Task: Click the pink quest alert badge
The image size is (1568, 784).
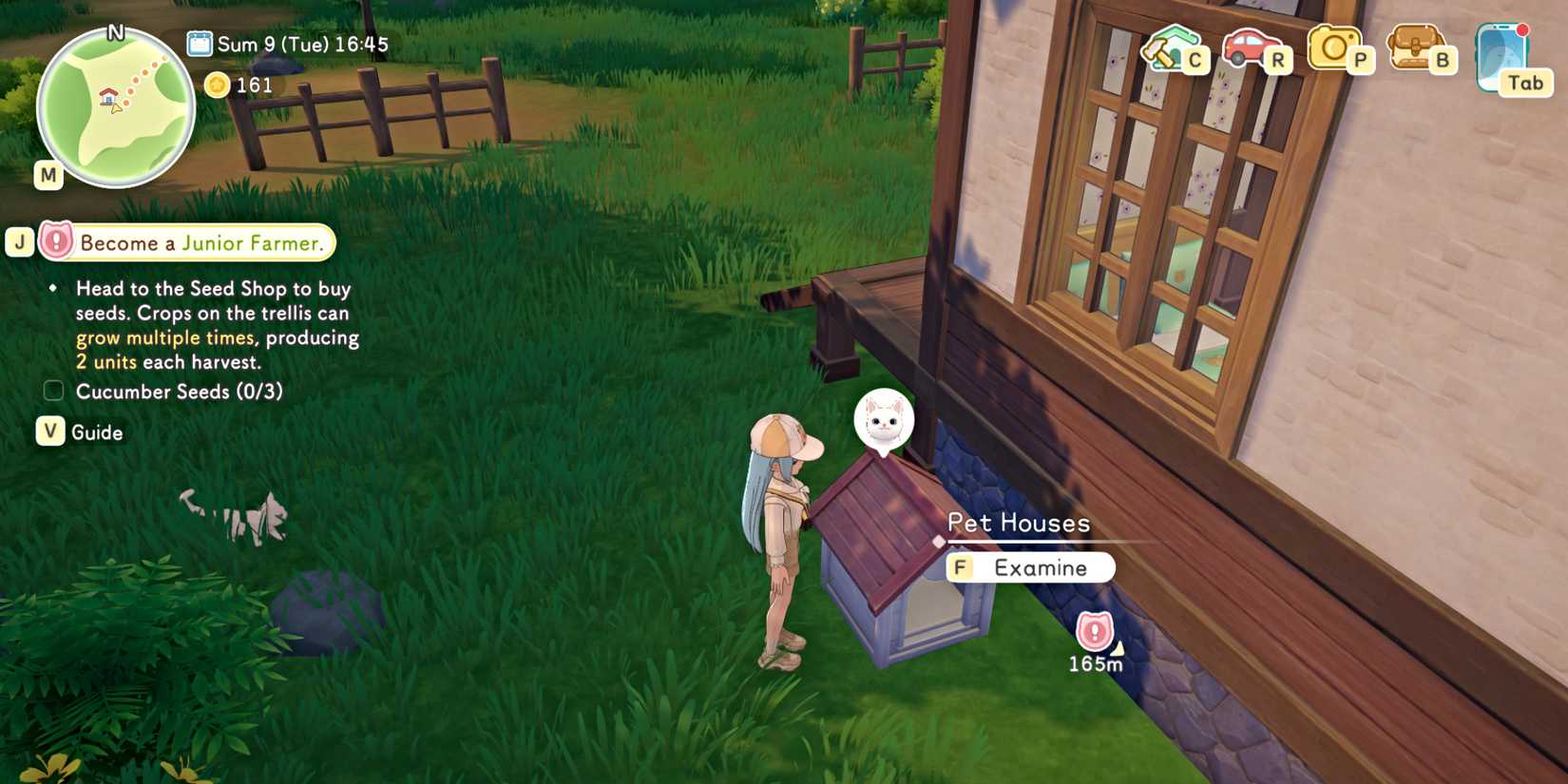Action: tap(56, 241)
